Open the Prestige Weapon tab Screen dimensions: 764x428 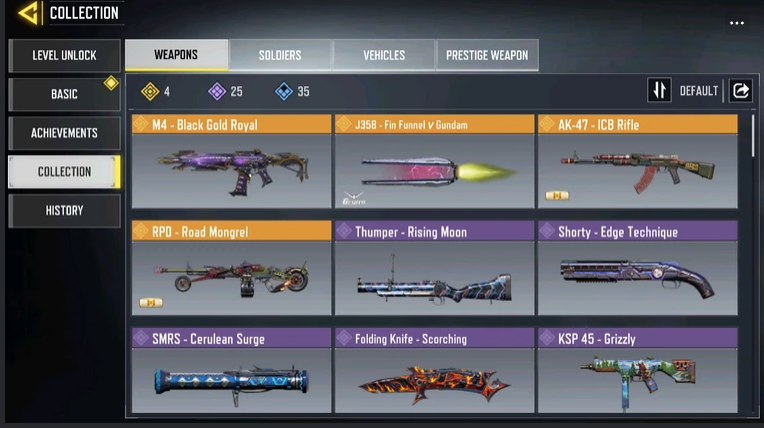click(x=487, y=55)
